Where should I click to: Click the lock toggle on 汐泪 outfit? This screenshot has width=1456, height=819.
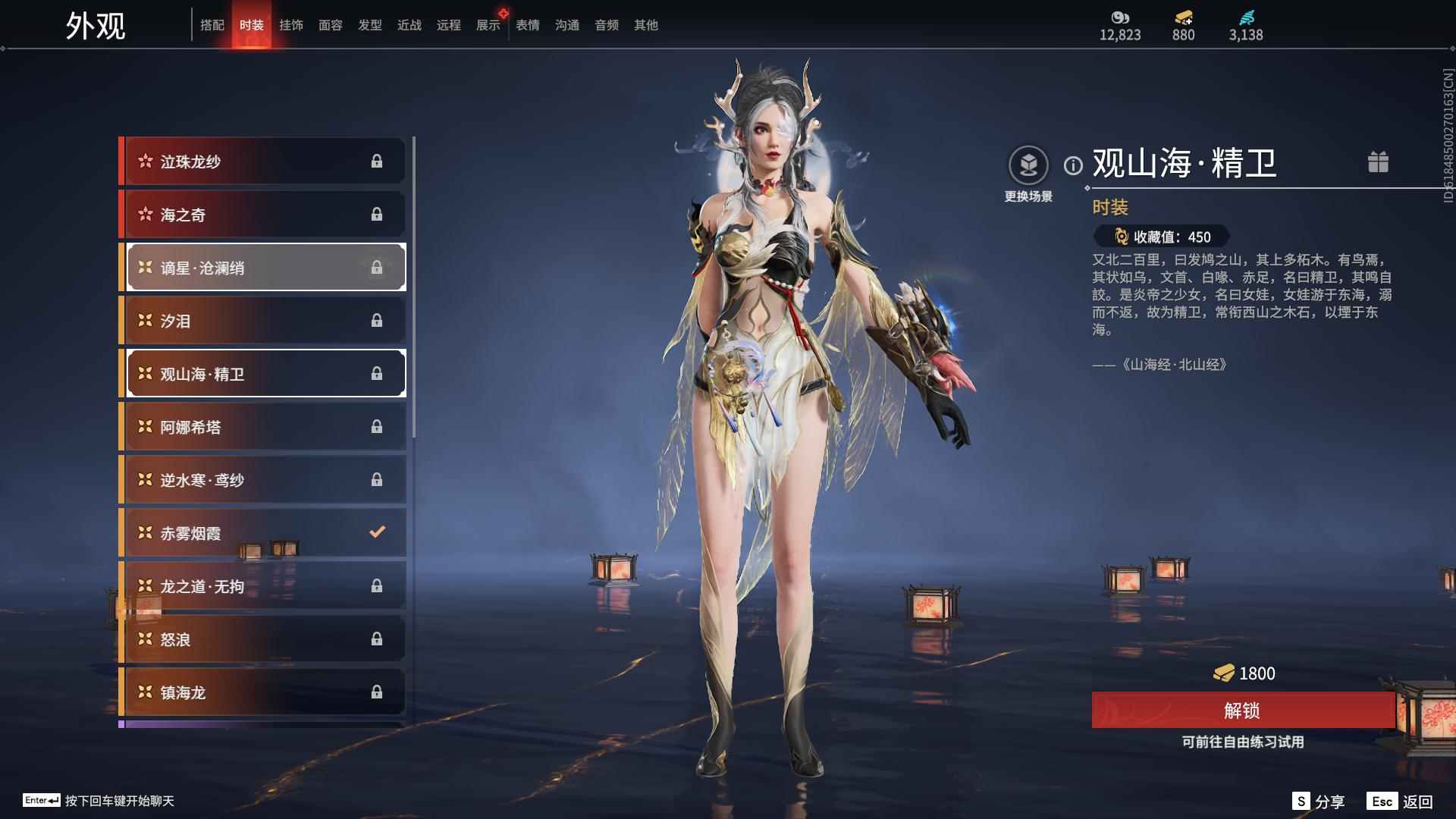(378, 320)
